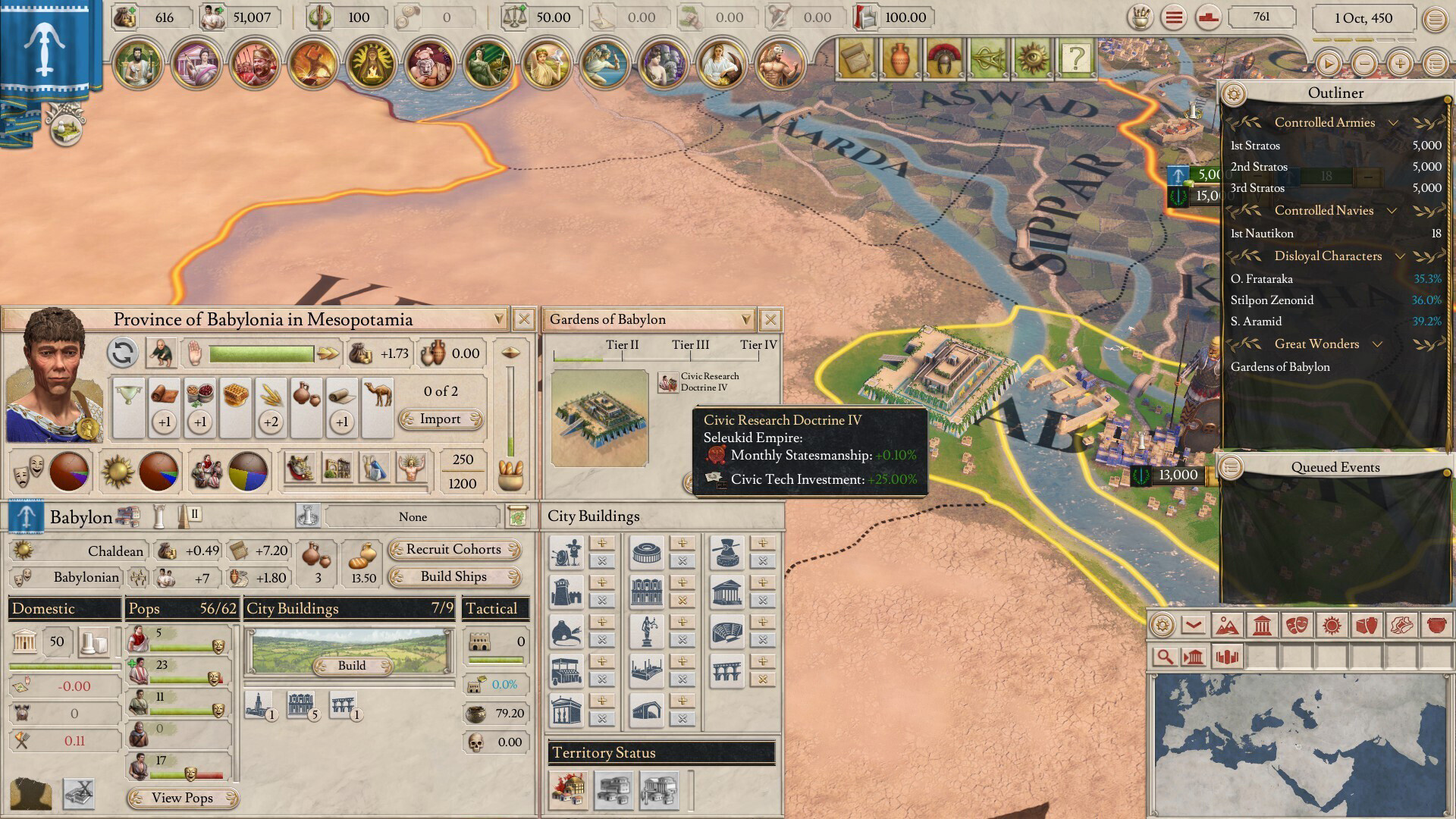The height and width of the screenshot is (819, 1456).
Task: Collapse the Controlled Armies section
Action: point(1393,123)
